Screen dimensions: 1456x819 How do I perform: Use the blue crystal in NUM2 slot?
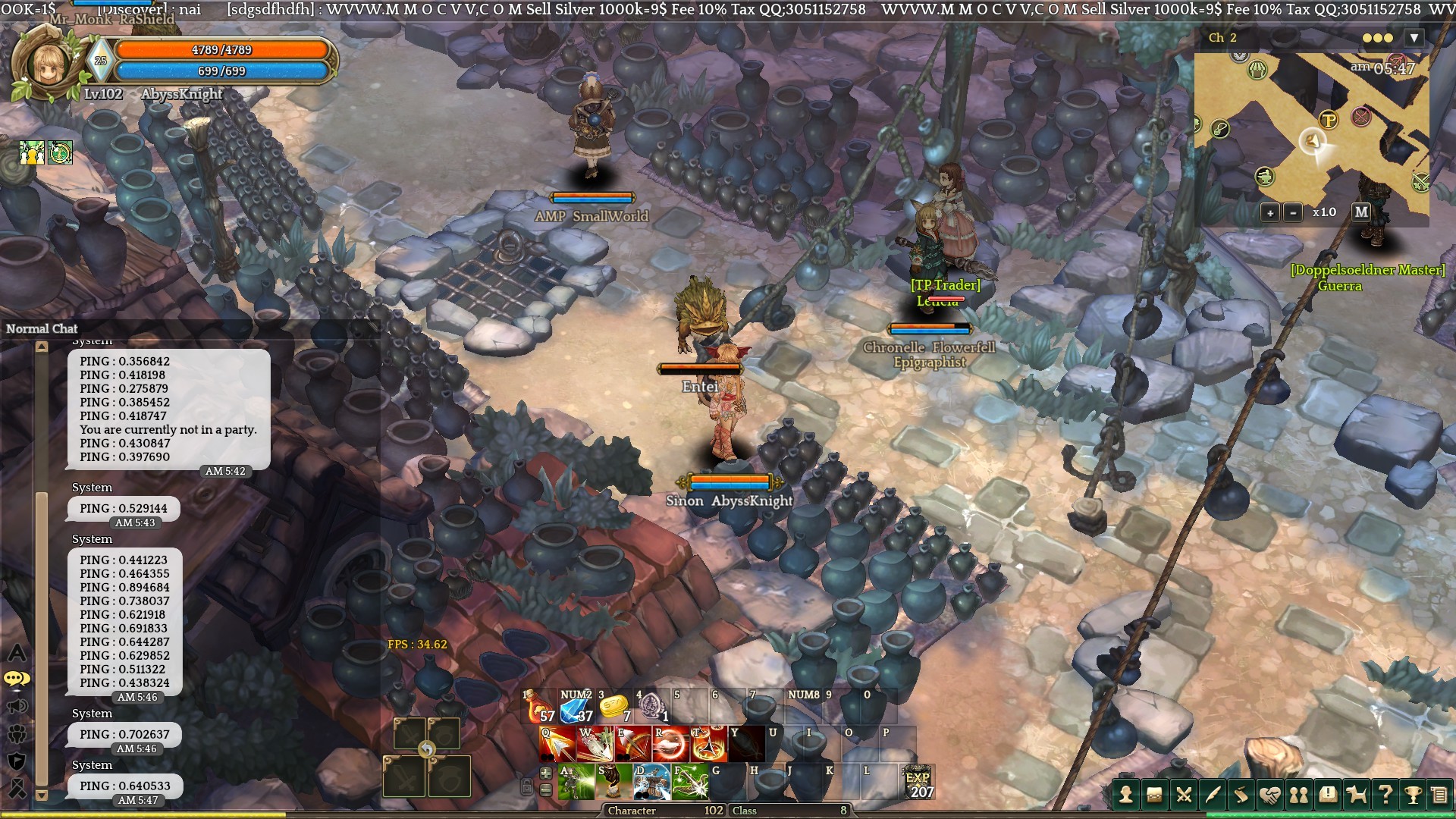pos(576,706)
